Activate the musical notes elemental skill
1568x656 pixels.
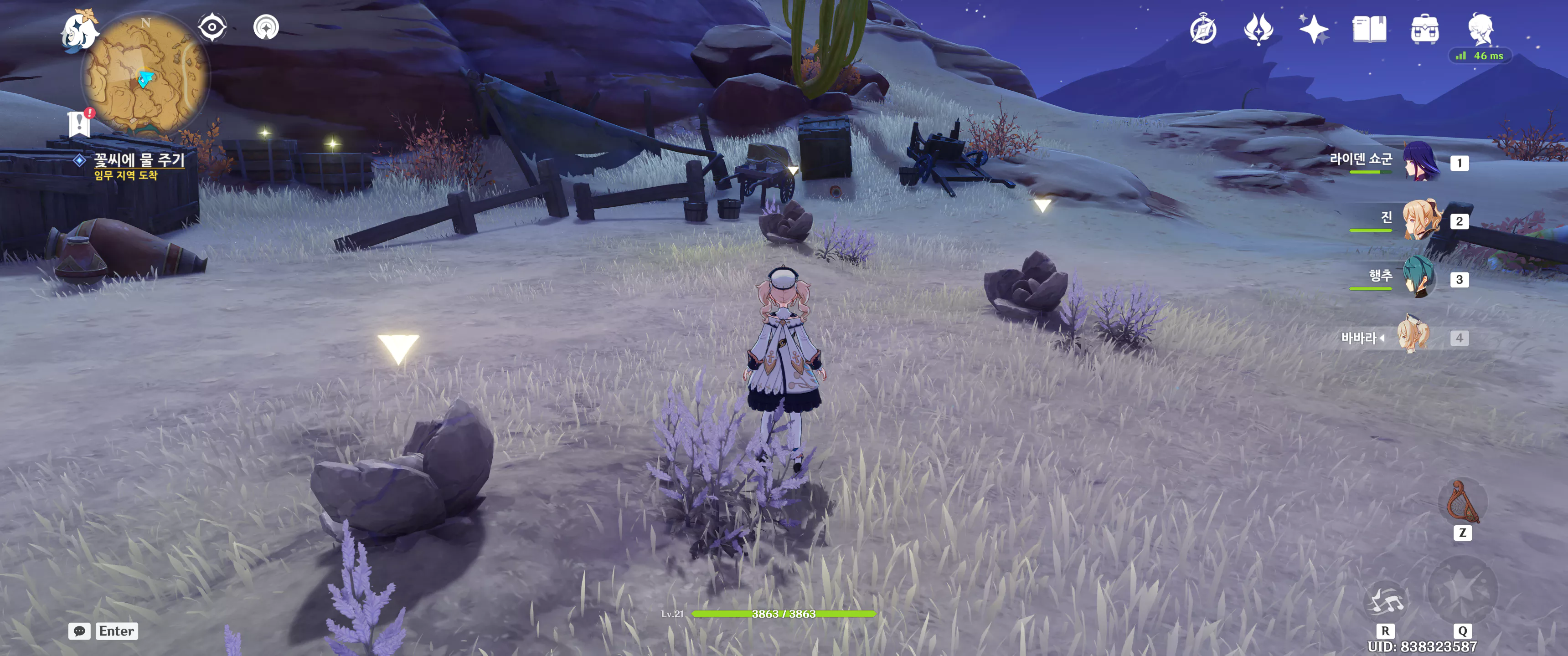point(1385,600)
